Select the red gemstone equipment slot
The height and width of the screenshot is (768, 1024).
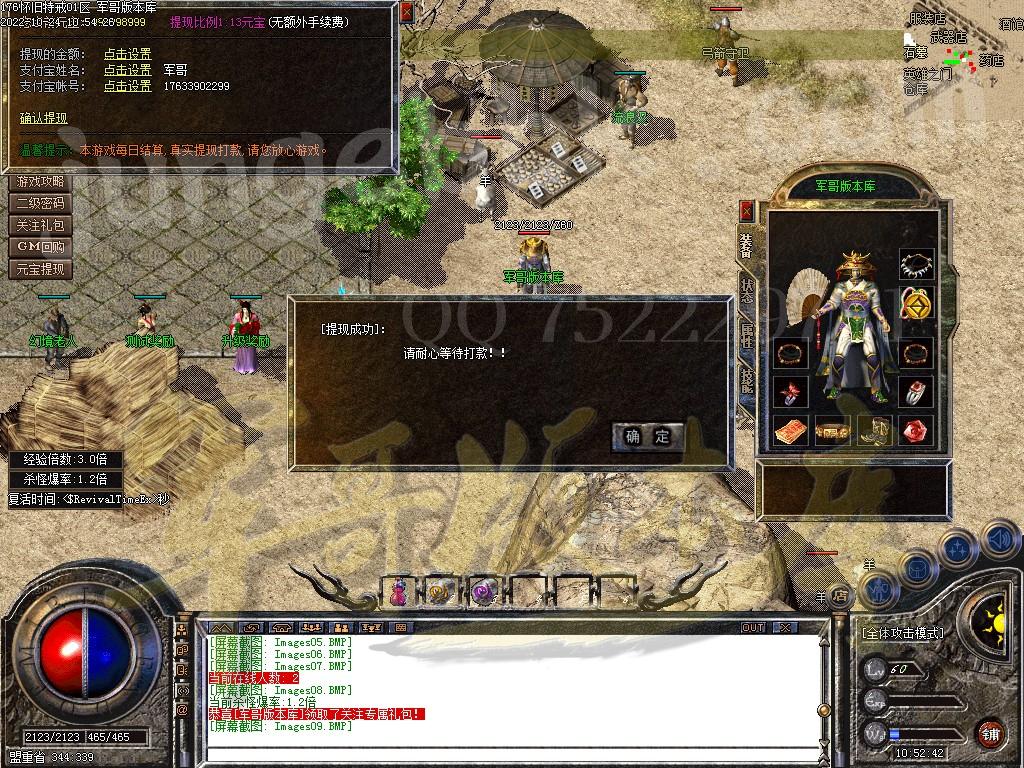[x=916, y=431]
